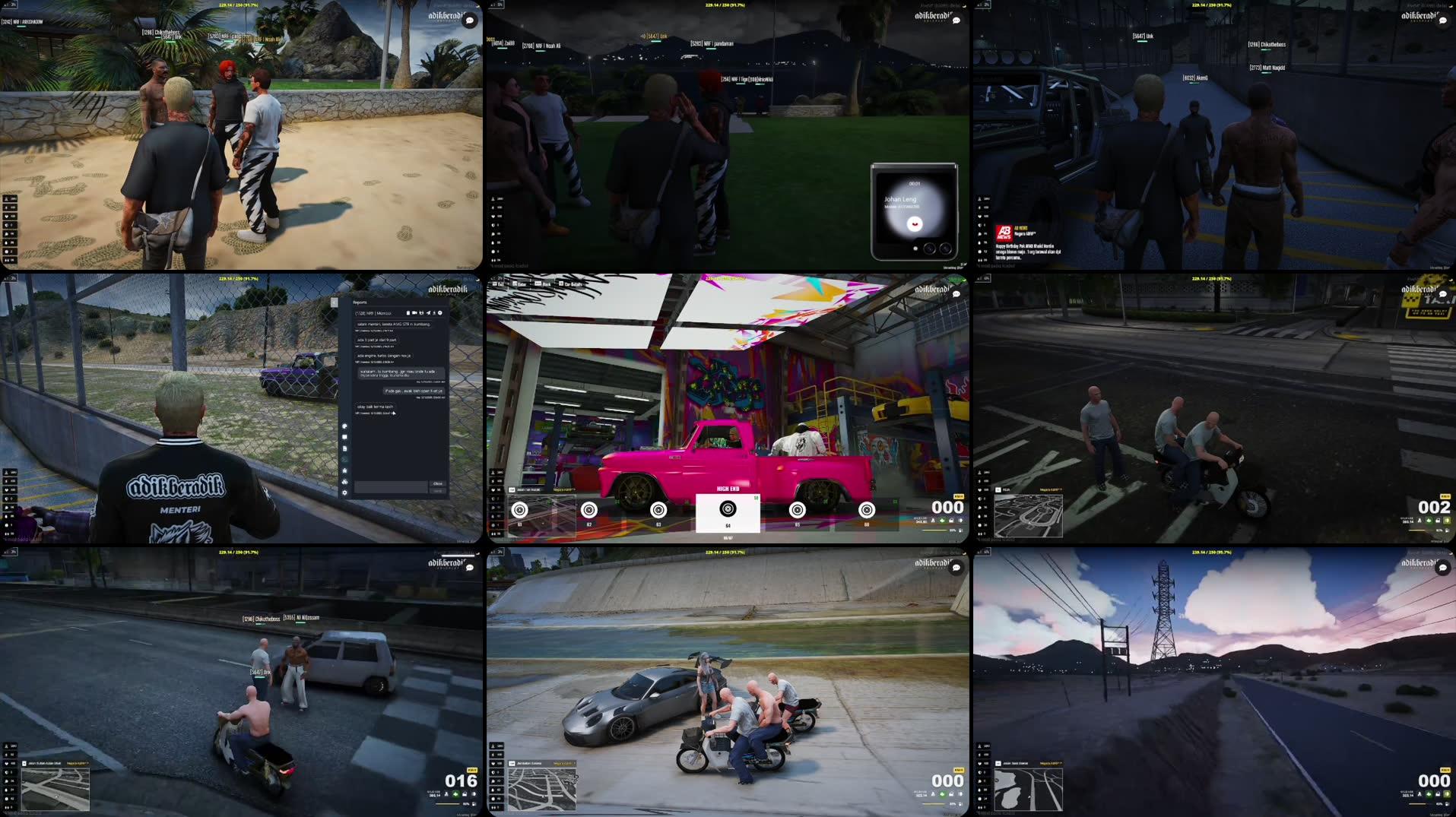Click Enter in the garage top toolbar

coord(519,284)
